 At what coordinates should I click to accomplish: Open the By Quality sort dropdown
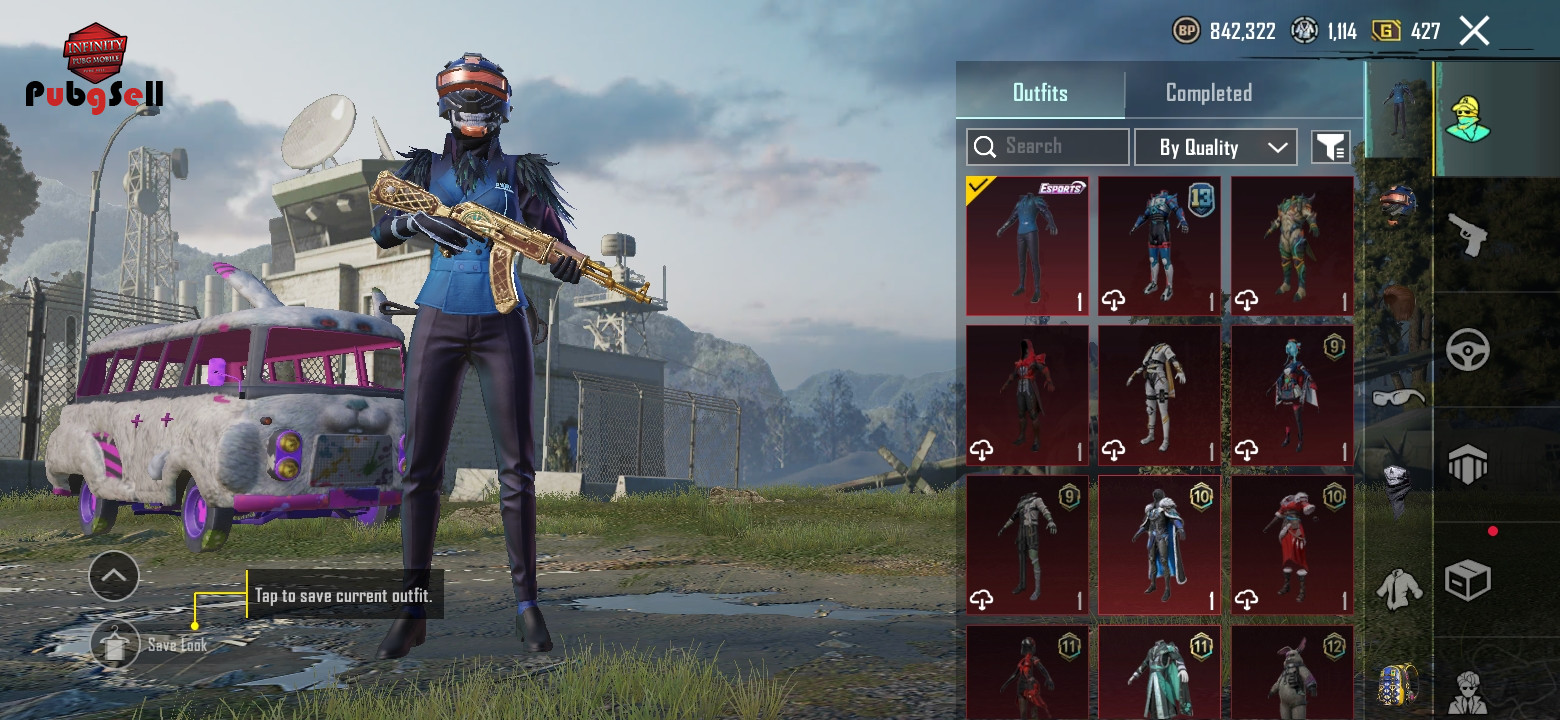(1215, 148)
